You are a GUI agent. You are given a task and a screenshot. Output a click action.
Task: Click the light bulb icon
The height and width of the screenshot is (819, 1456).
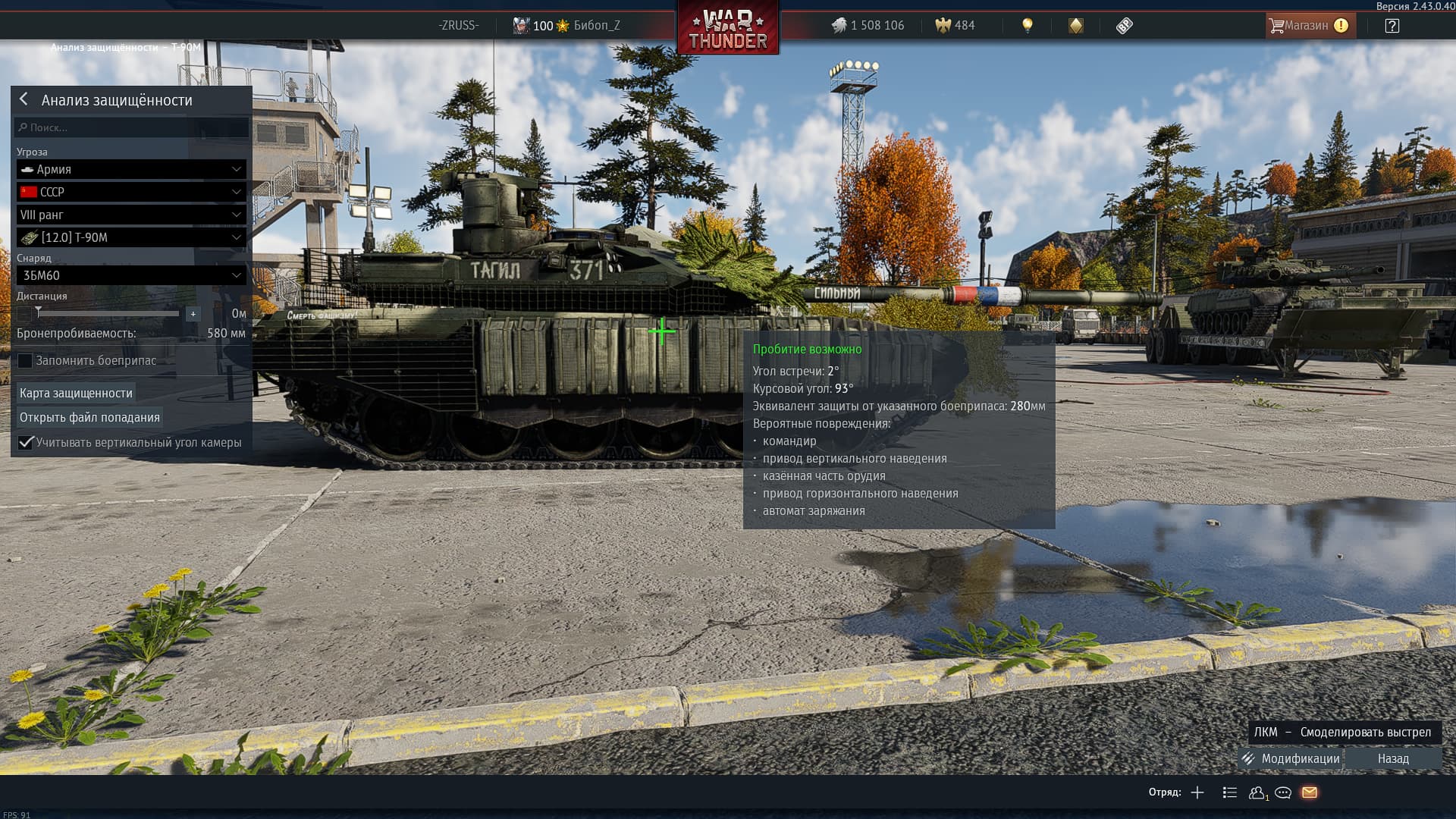(x=1028, y=26)
